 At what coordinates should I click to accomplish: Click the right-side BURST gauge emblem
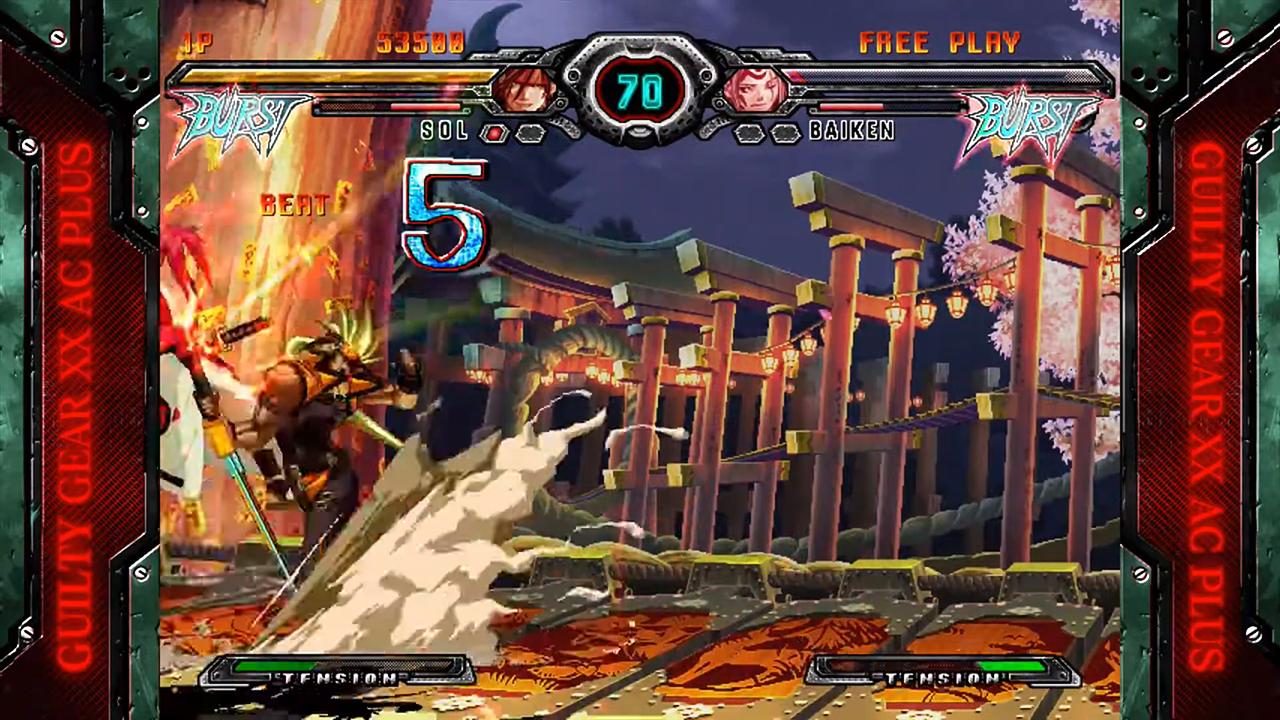1030,120
